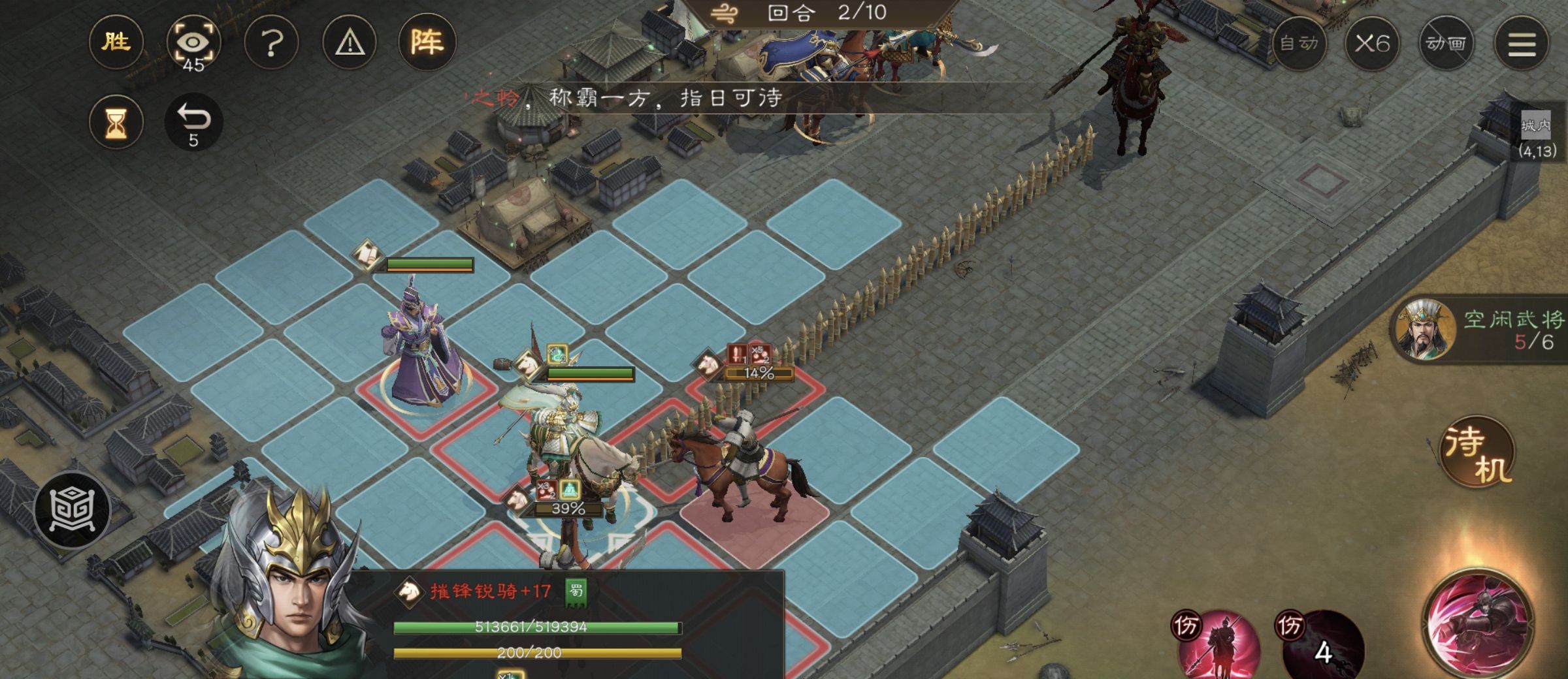Viewport: 1568px width, 679px height.
Task: Select the purple-robed strategist unit
Action: click(421, 353)
